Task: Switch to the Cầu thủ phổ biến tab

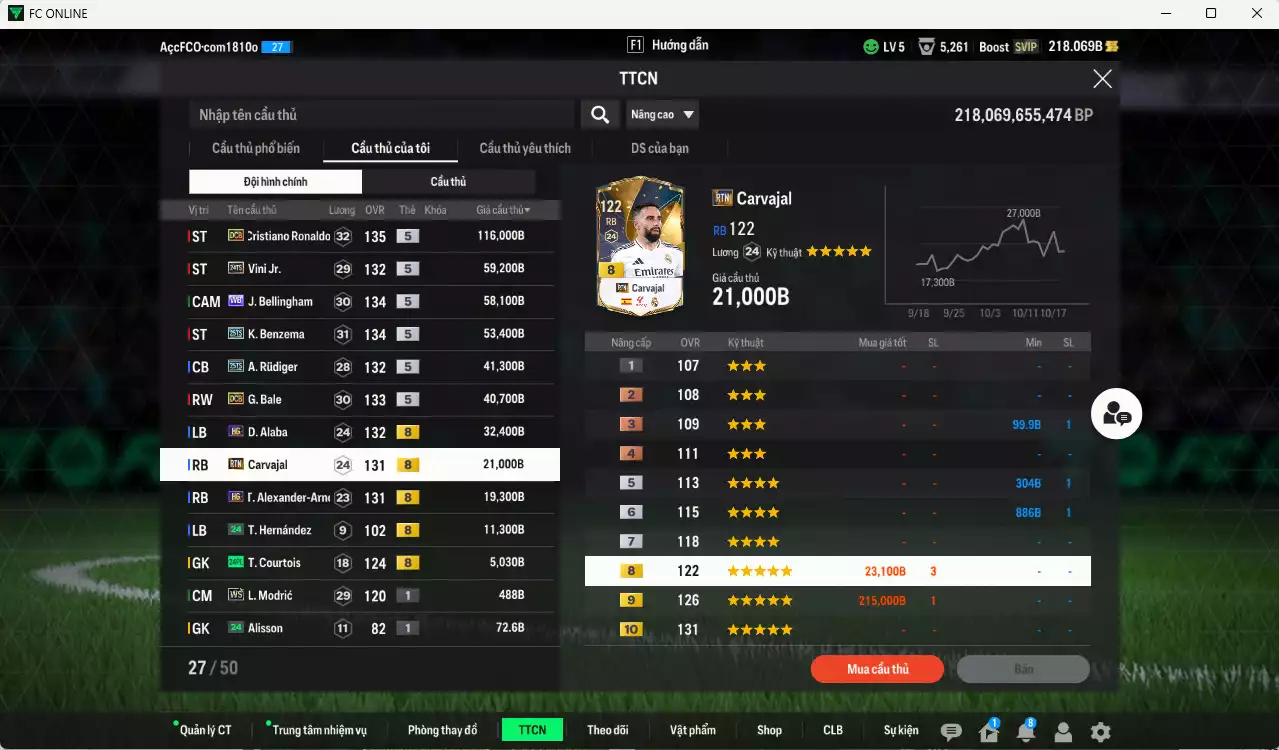Action: [x=255, y=149]
